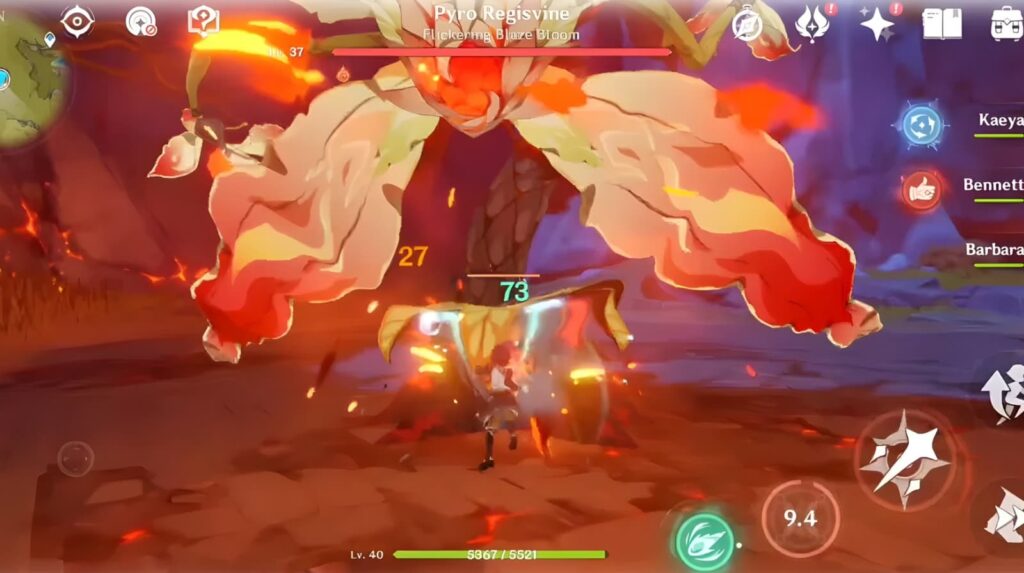Image resolution: width=1024 pixels, height=573 pixels.
Task: Tap the virtual movement joystick
Action: (75, 459)
